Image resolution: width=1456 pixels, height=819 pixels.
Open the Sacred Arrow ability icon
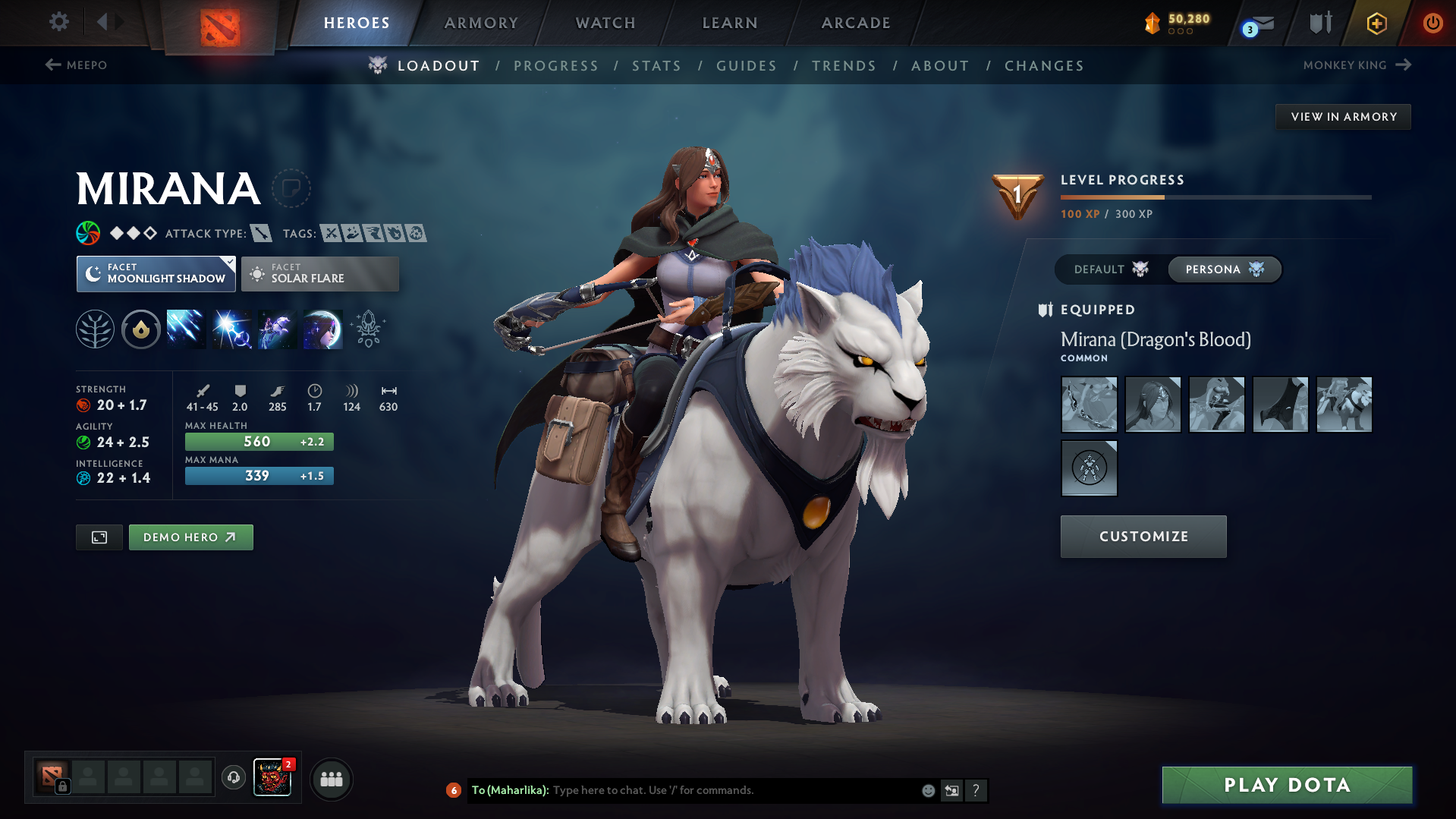pyautogui.click(x=231, y=329)
